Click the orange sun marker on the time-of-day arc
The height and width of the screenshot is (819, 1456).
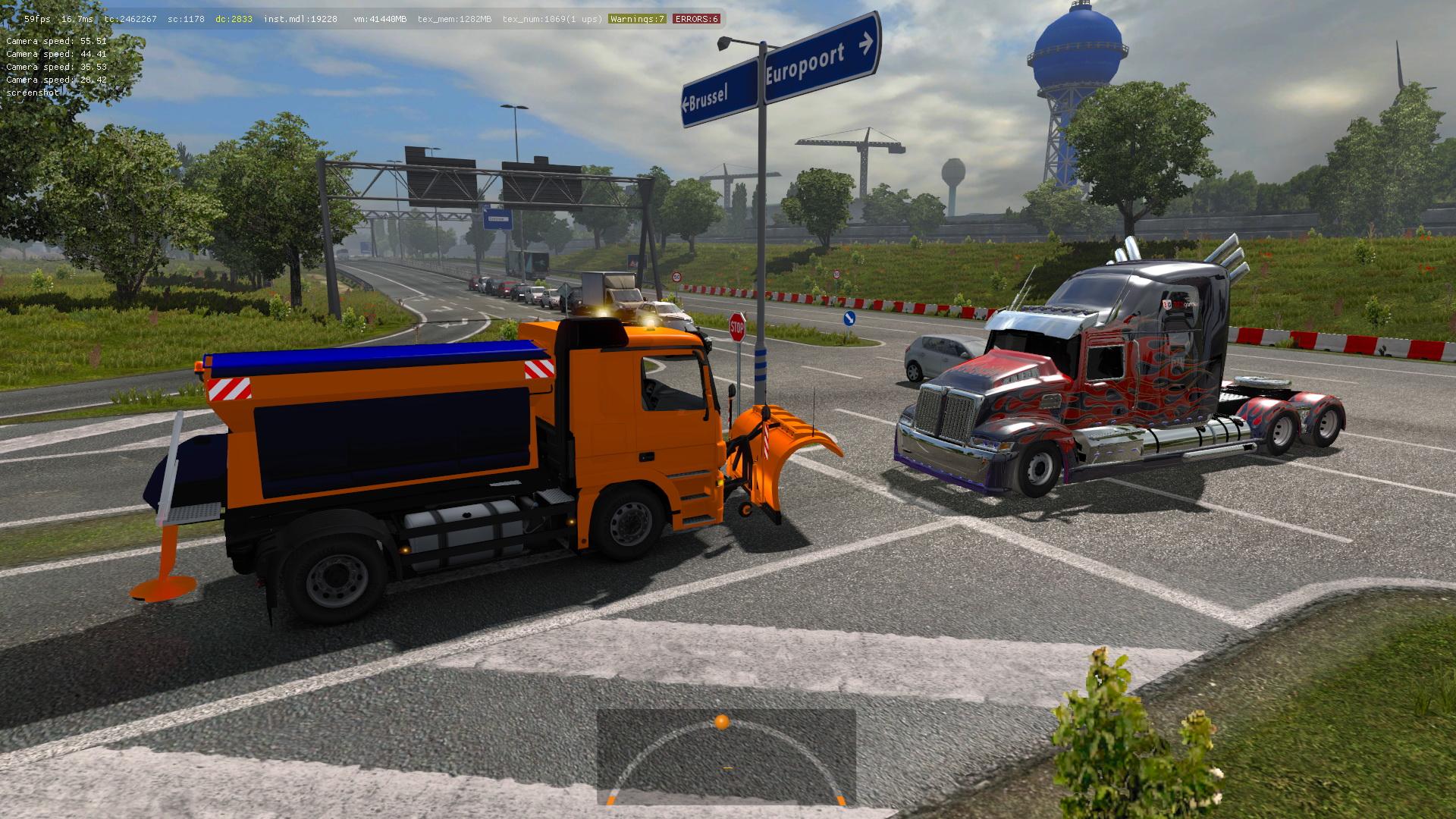[722, 721]
